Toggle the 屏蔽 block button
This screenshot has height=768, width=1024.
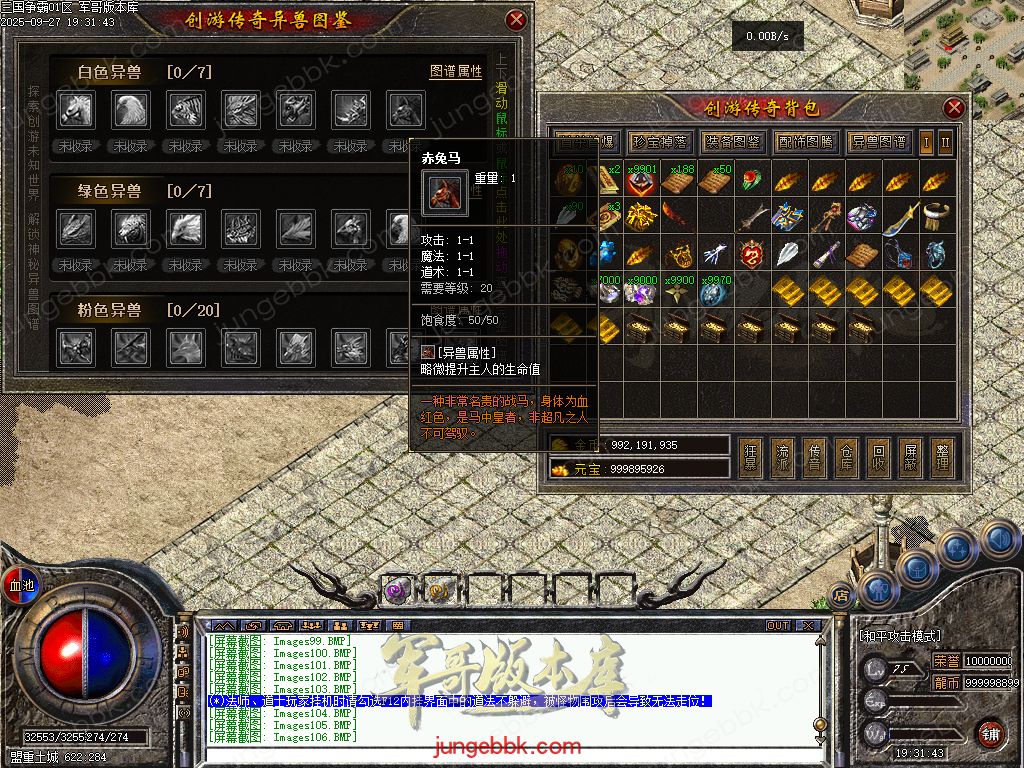(909, 456)
